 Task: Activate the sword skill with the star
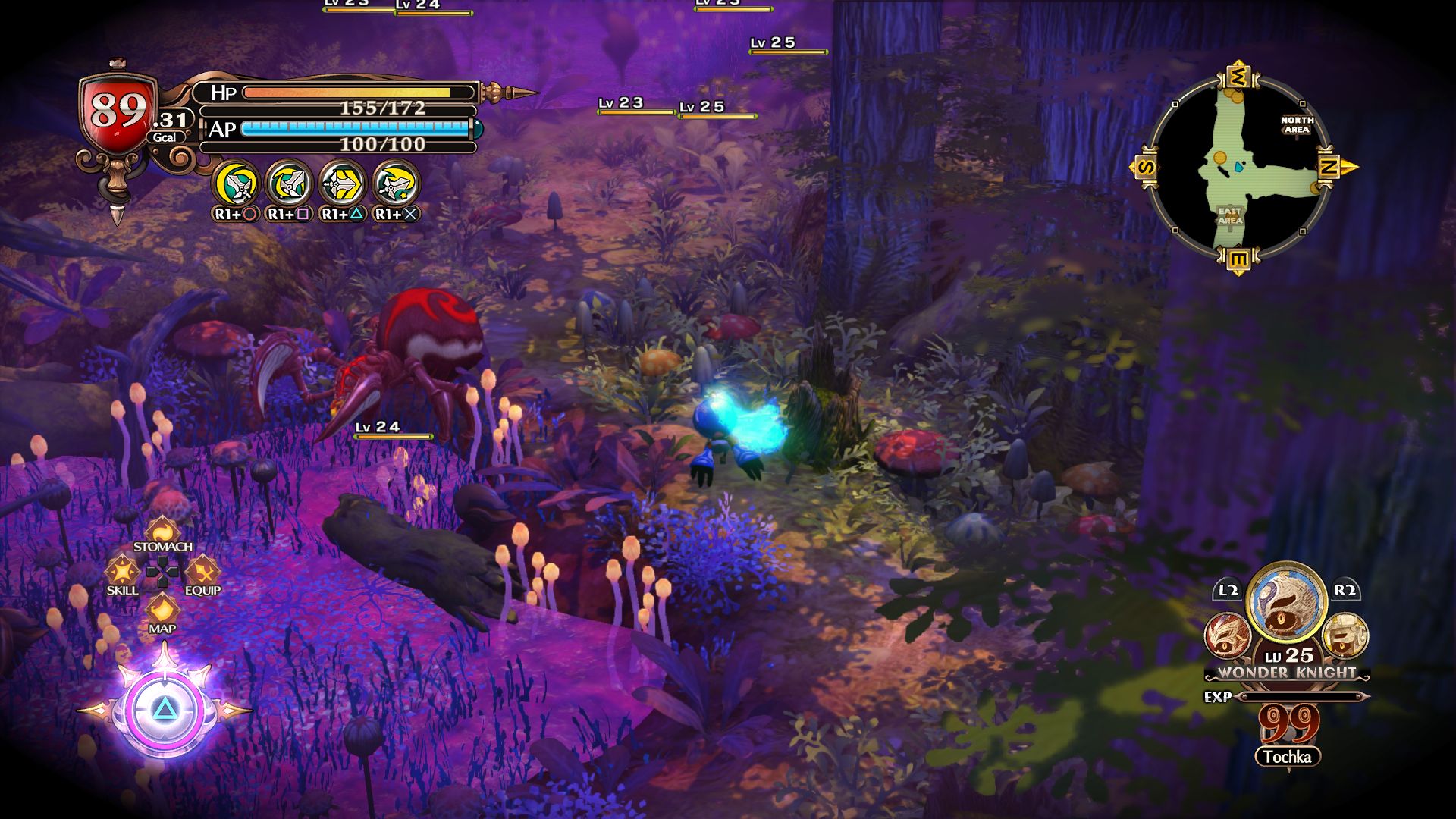[396, 184]
